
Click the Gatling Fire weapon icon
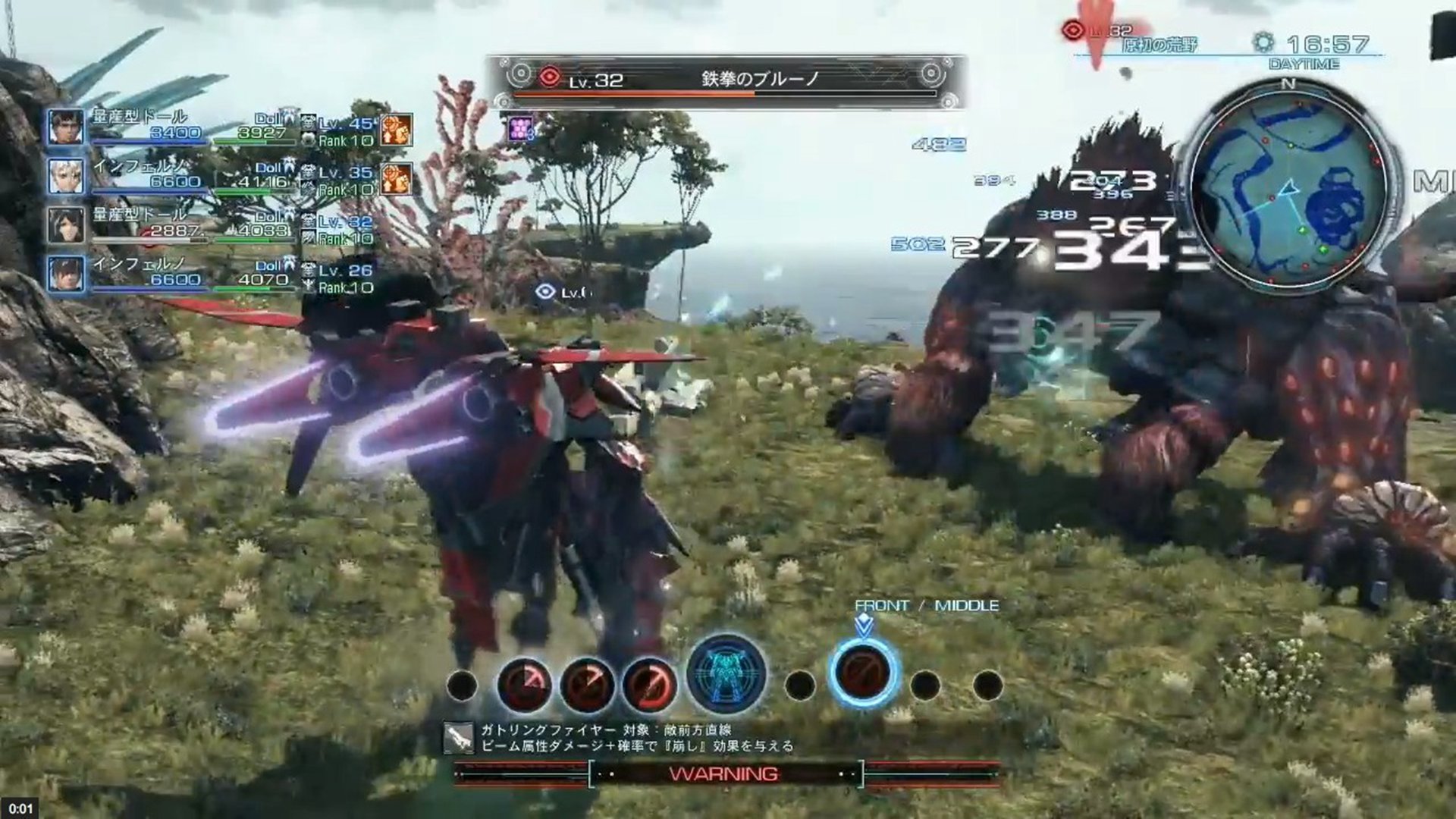pos(458,736)
